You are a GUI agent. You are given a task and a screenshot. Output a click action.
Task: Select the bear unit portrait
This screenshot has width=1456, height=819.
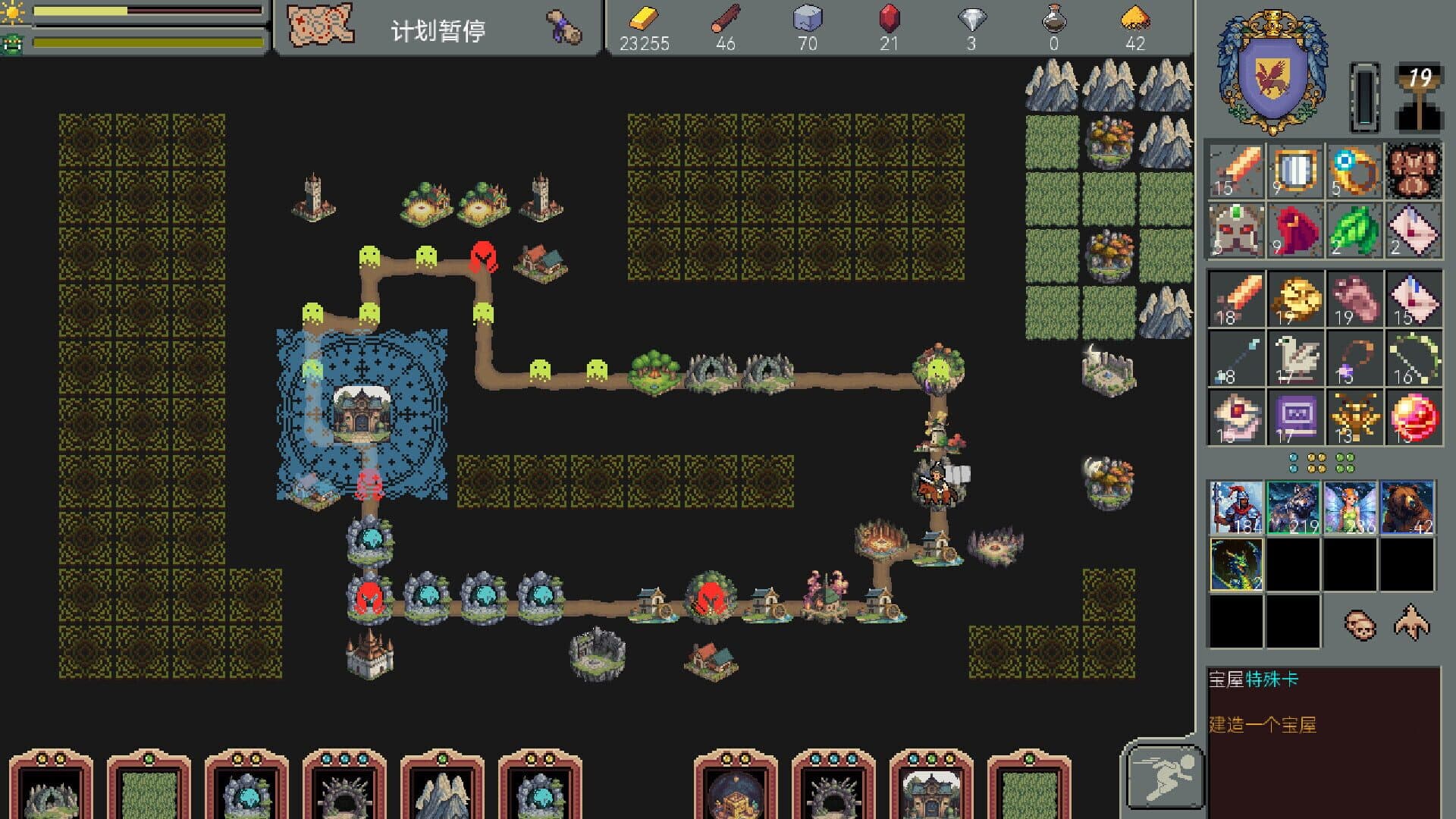point(1407,507)
